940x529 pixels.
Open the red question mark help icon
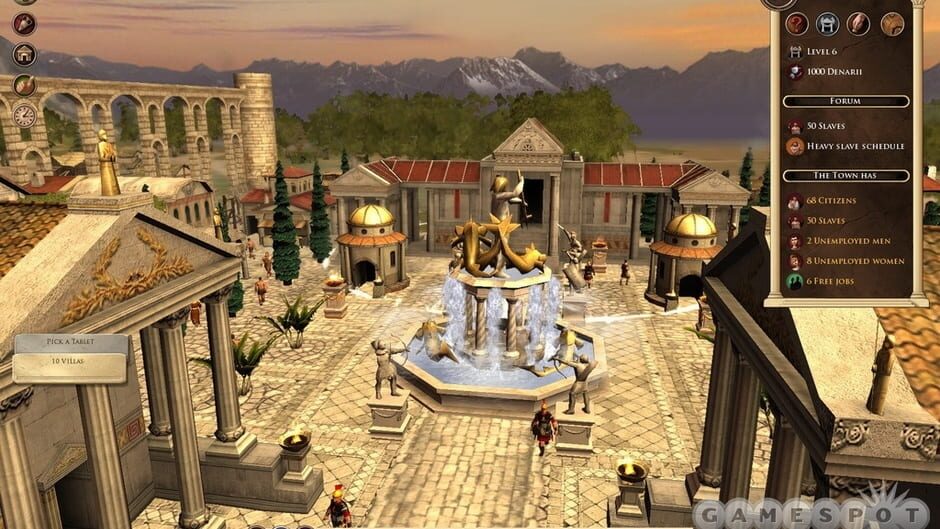click(x=797, y=24)
